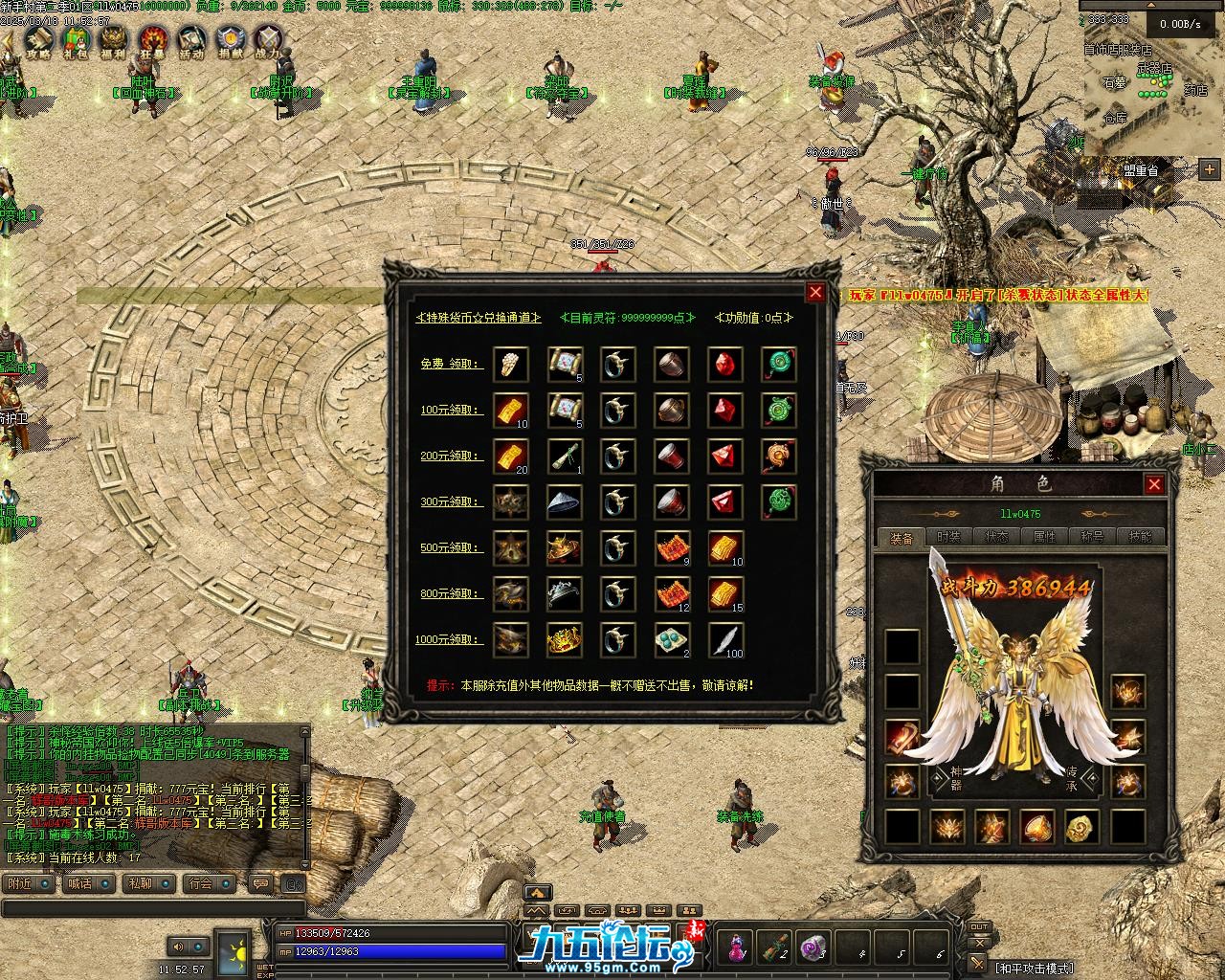
Task: Activate the 狂暴 berserk icon
Action: pyautogui.click(x=153, y=40)
